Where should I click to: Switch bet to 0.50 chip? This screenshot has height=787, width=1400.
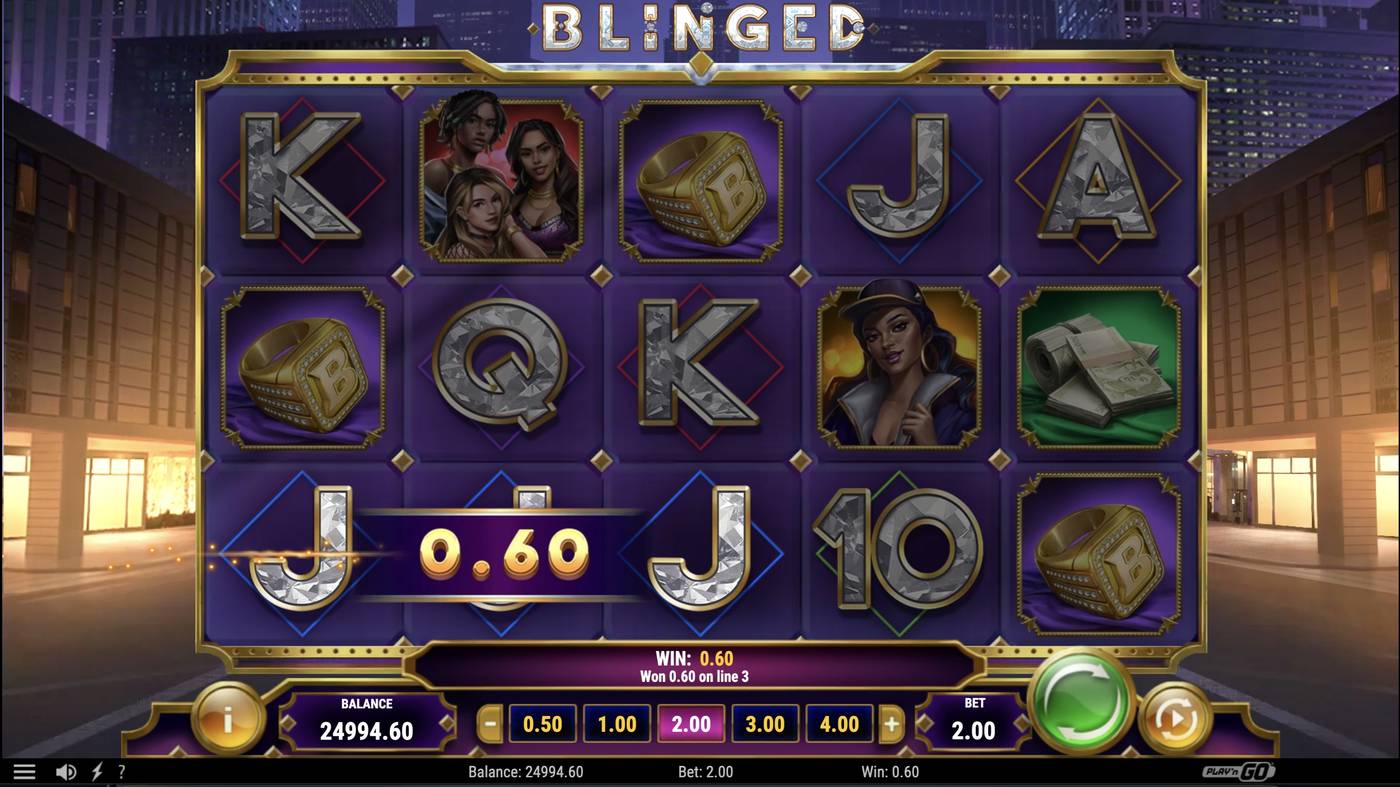point(541,723)
